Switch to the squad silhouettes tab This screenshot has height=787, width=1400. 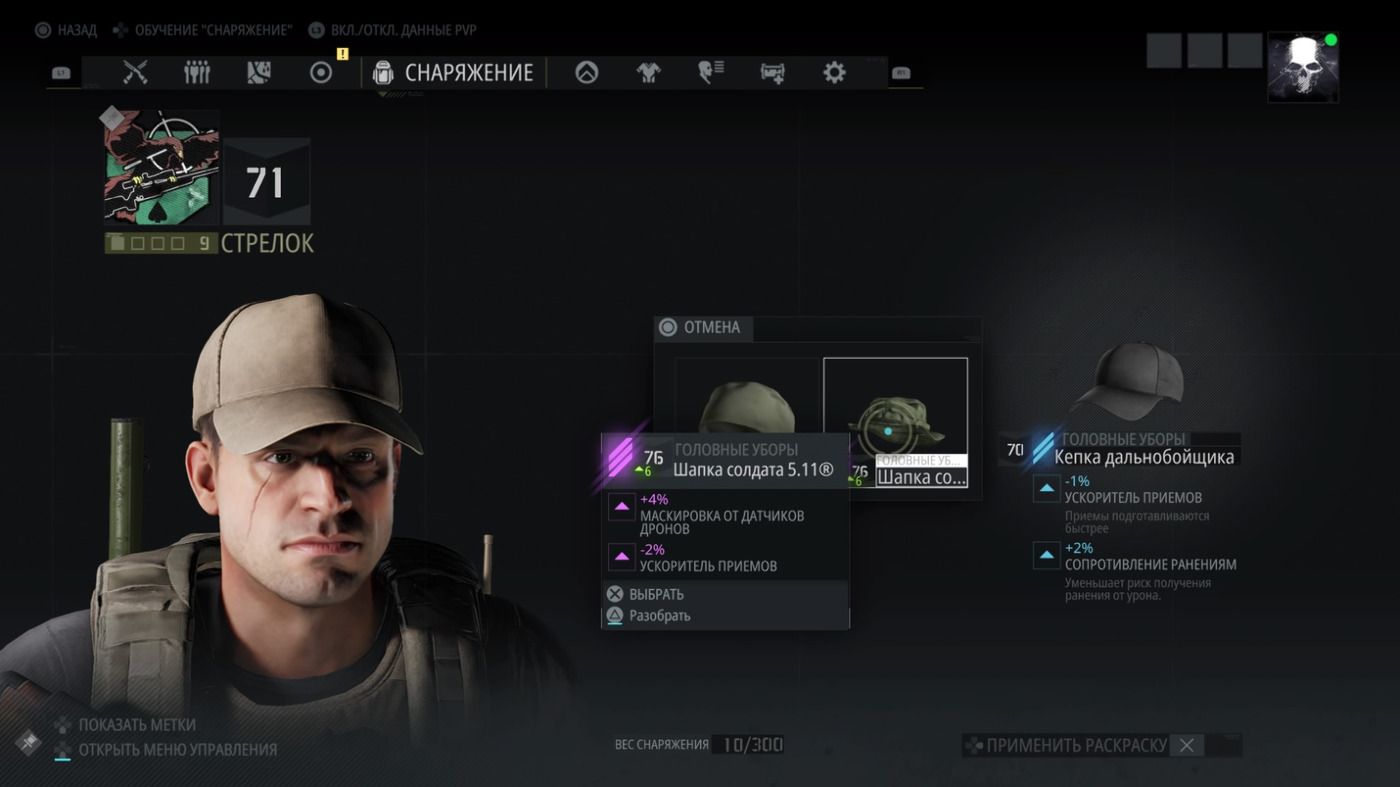click(197, 72)
